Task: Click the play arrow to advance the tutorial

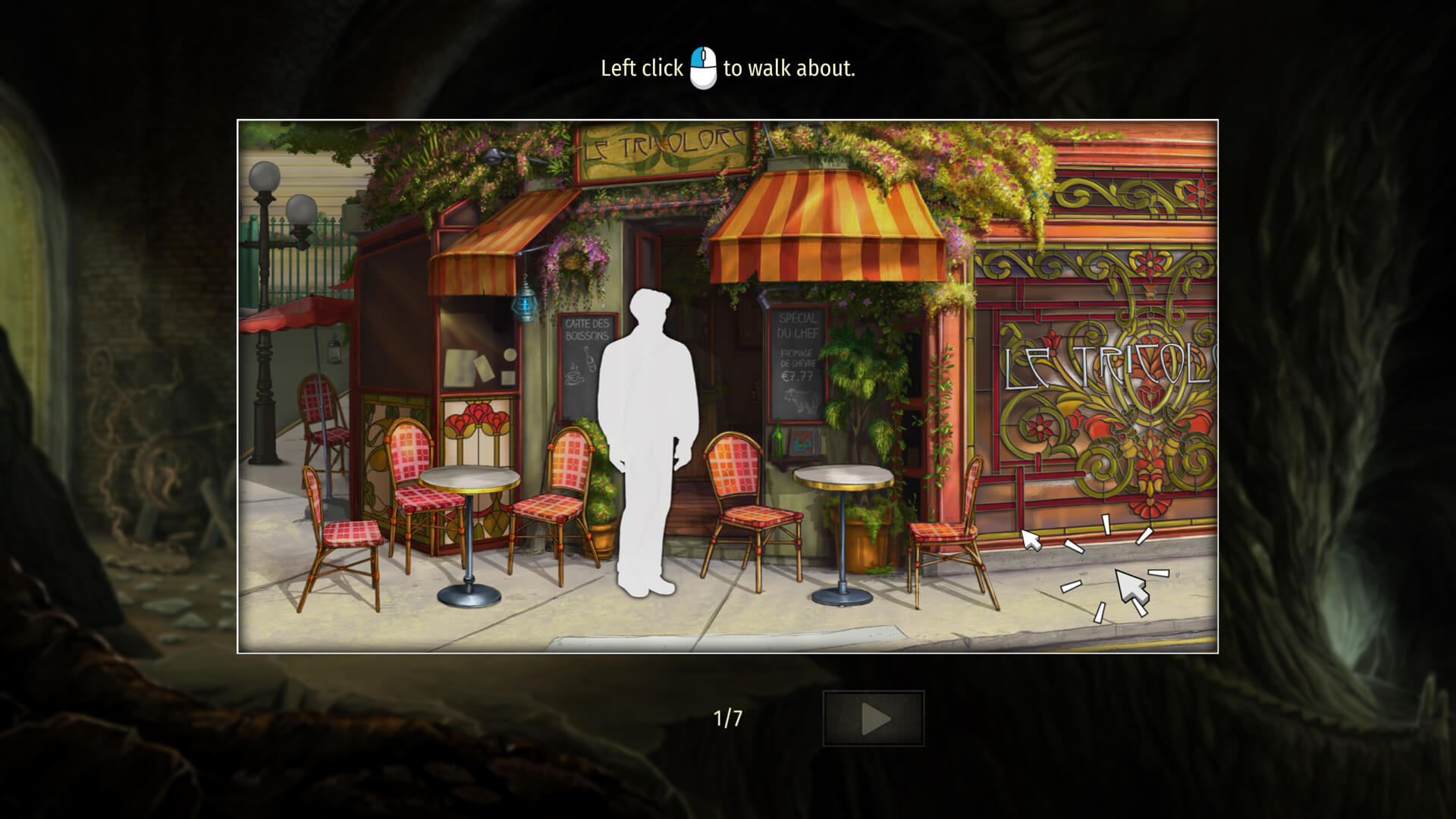Action: tap(873, 717)
